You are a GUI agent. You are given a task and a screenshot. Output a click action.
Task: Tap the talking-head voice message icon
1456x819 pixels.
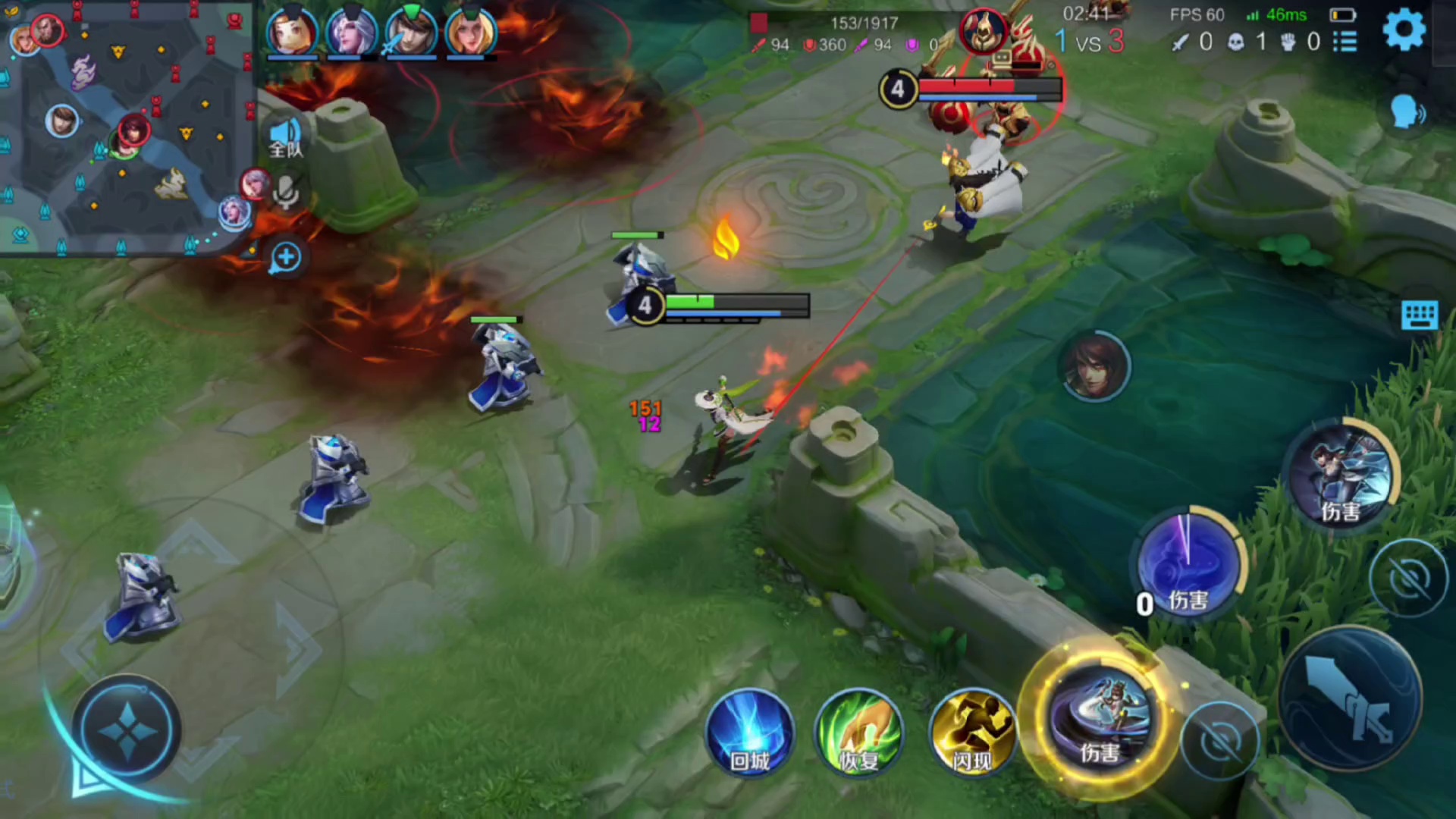click(1407, 113)
